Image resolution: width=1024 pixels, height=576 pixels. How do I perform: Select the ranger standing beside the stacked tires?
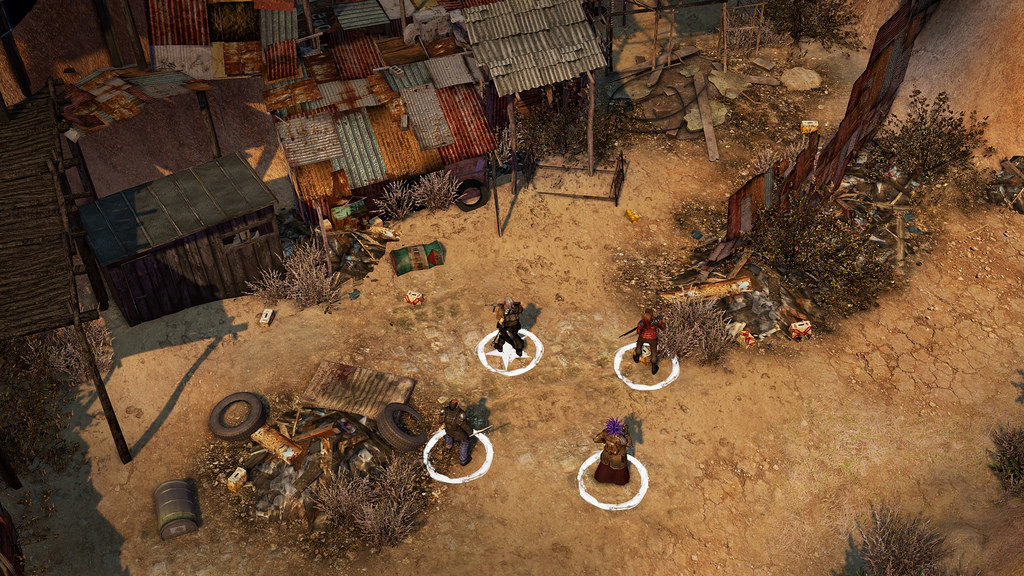[457, 430]
